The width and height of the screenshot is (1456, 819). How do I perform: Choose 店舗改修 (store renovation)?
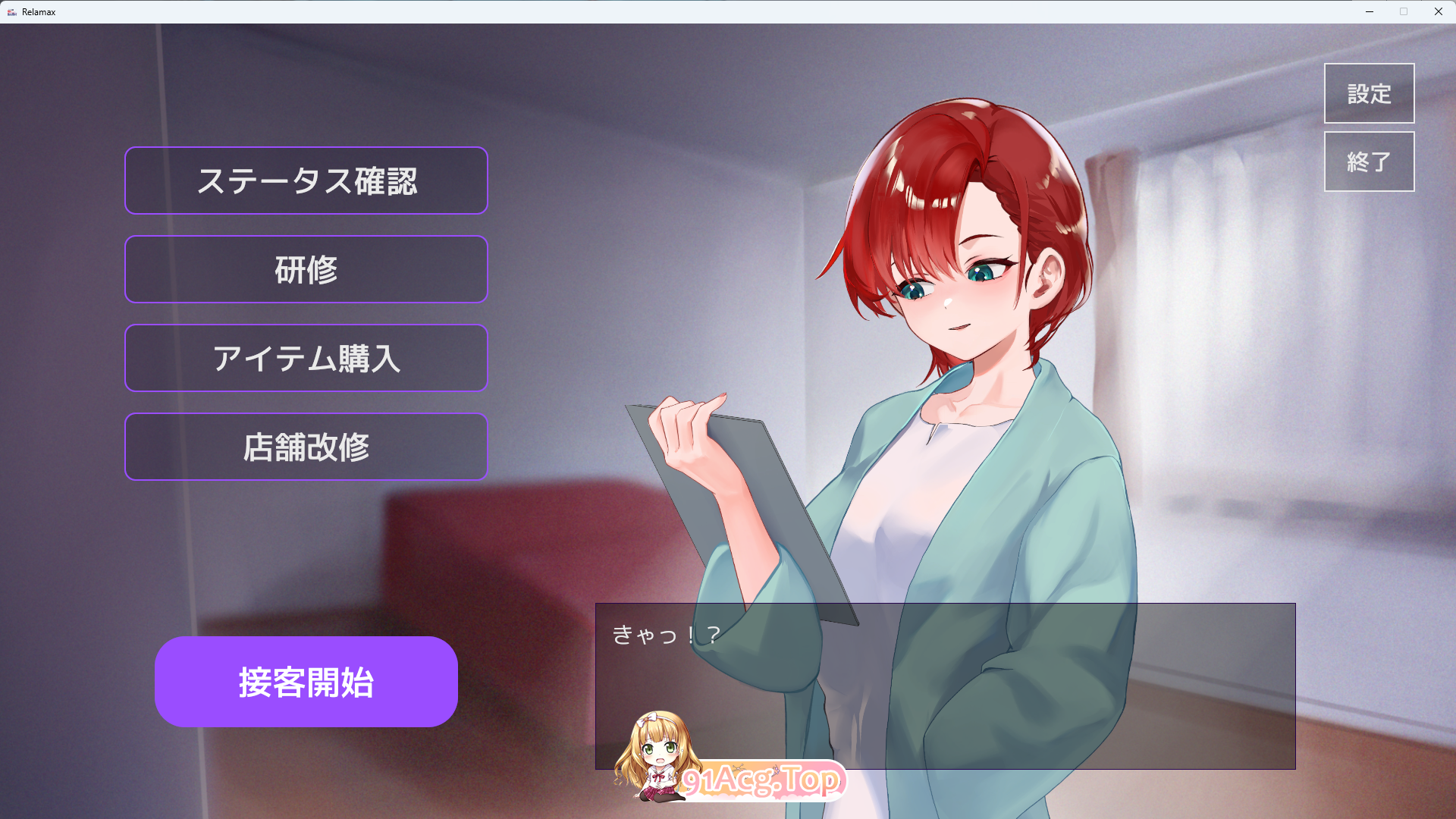click(x=306, y=447)
